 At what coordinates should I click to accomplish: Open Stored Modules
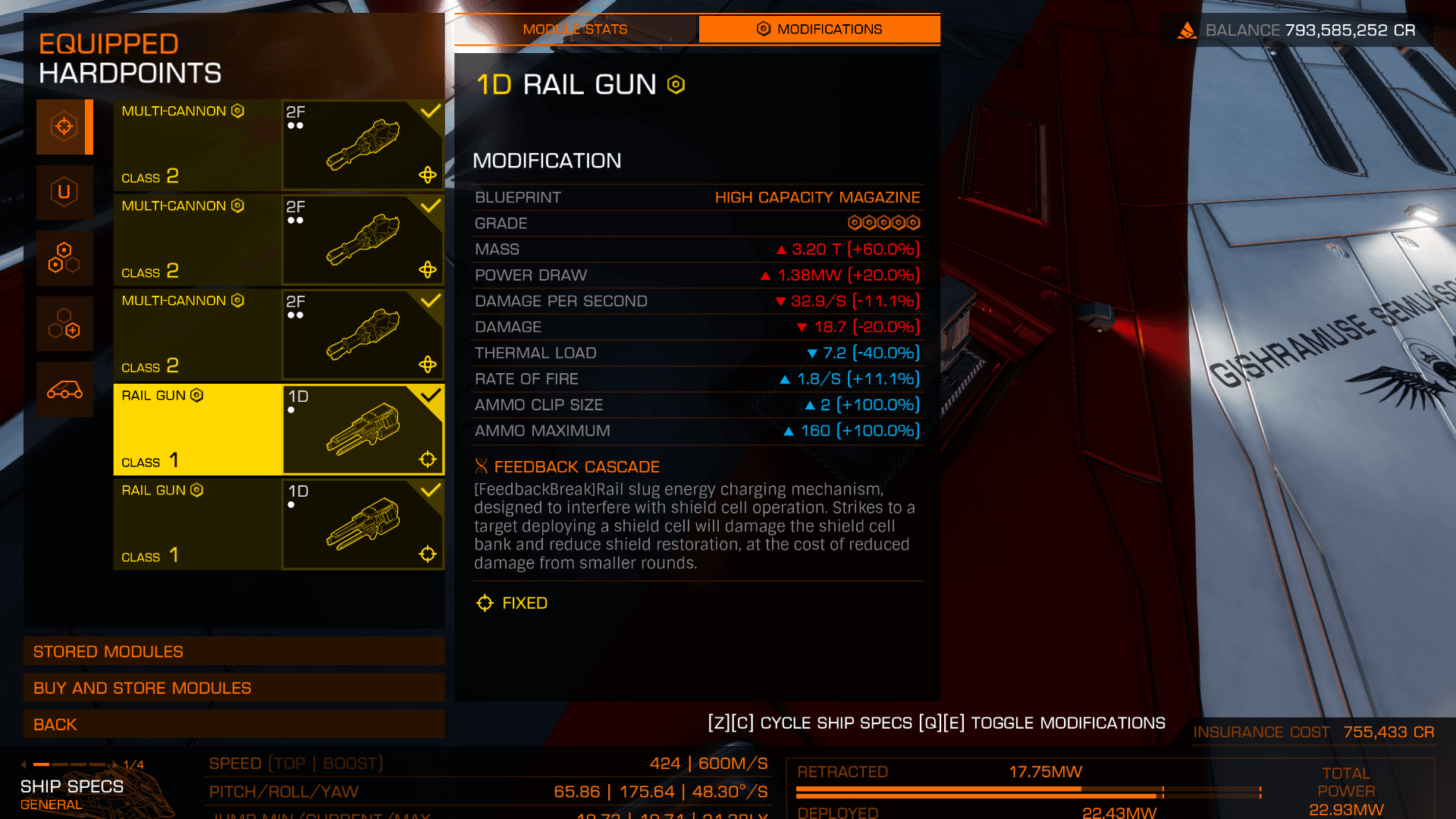[234, 651]
